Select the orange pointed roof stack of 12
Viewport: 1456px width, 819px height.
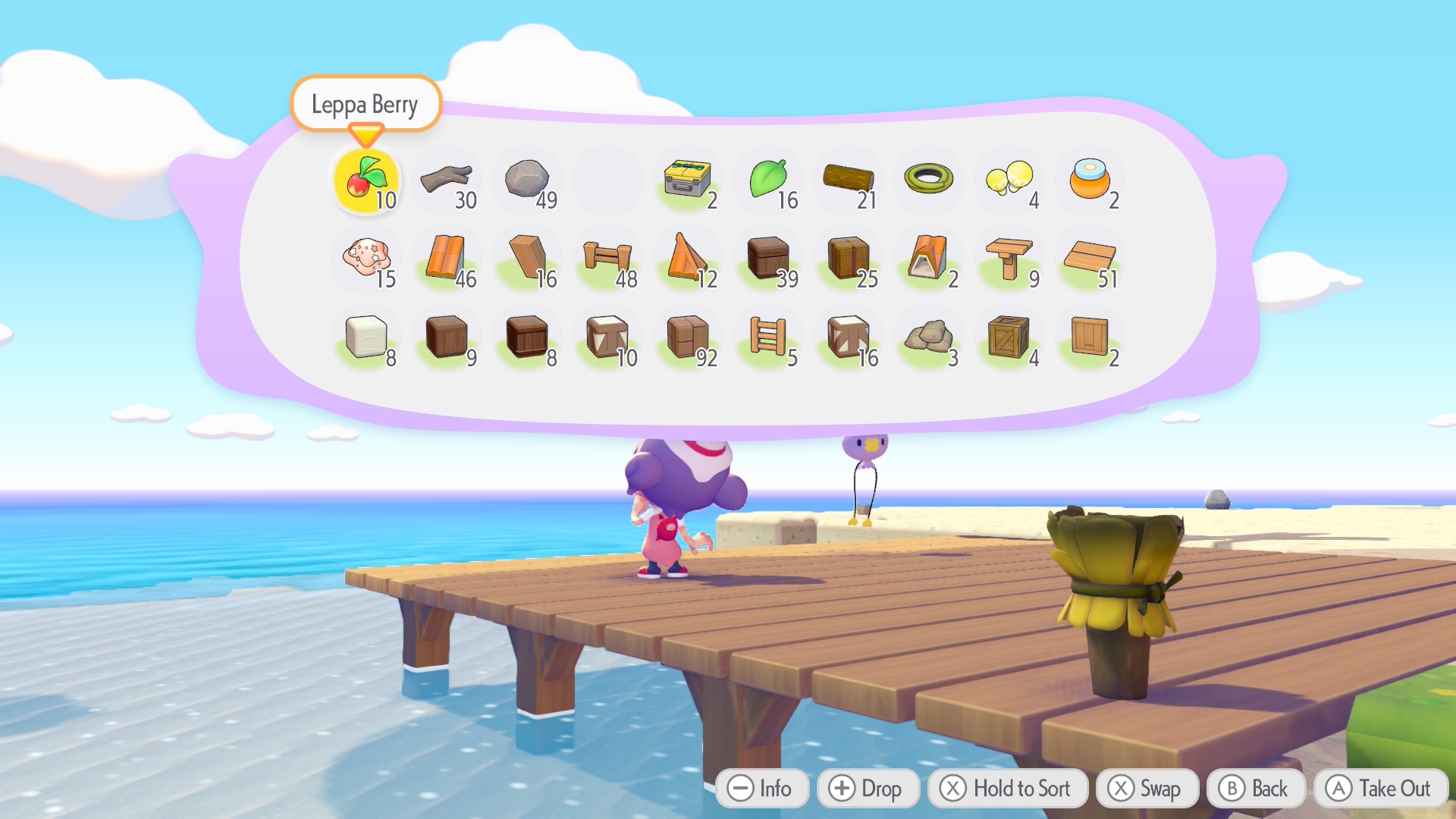click(688, 259)
